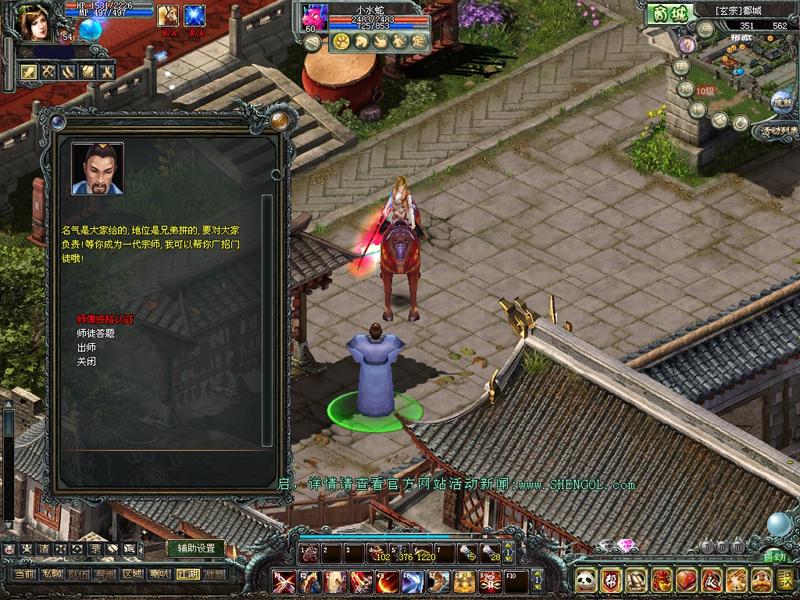Select the 师徒答题 dialogue option
The height and width of the screenshot is (600, 800).
[x=96, y=333]
